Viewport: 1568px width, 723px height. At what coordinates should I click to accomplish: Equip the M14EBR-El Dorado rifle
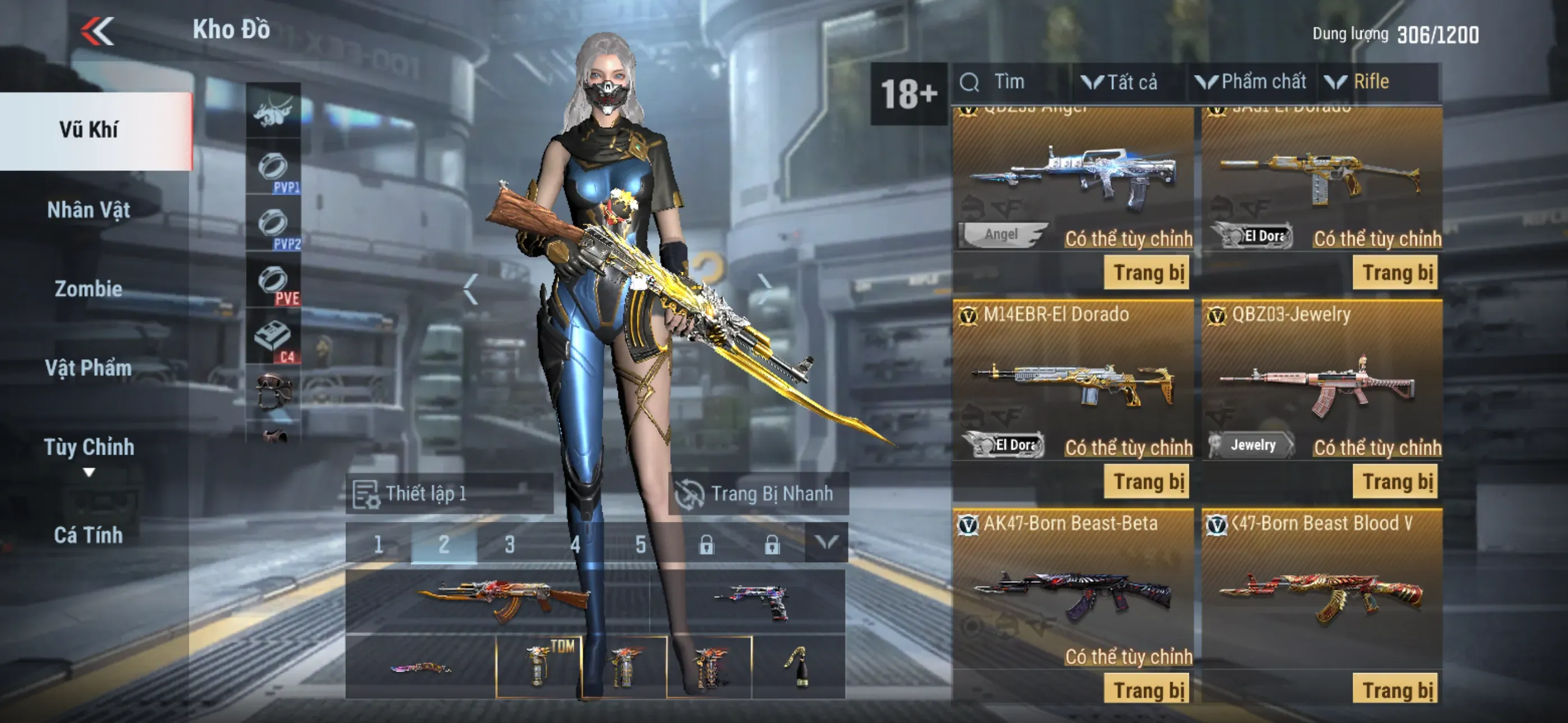click(x=1148, y=482)
